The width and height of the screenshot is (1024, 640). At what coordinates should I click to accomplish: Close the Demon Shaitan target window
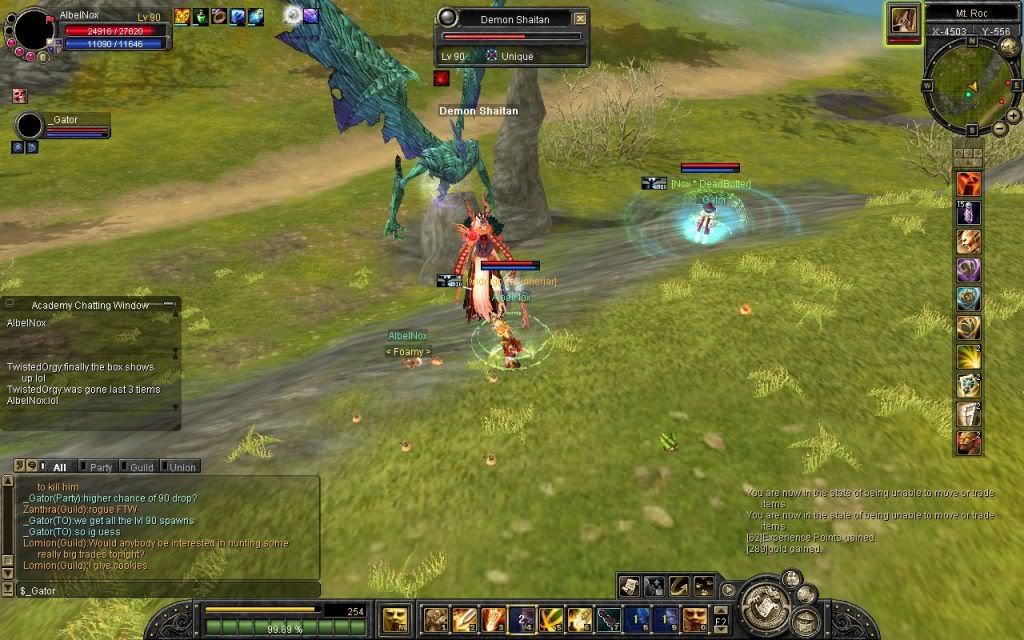click(580, 18)
